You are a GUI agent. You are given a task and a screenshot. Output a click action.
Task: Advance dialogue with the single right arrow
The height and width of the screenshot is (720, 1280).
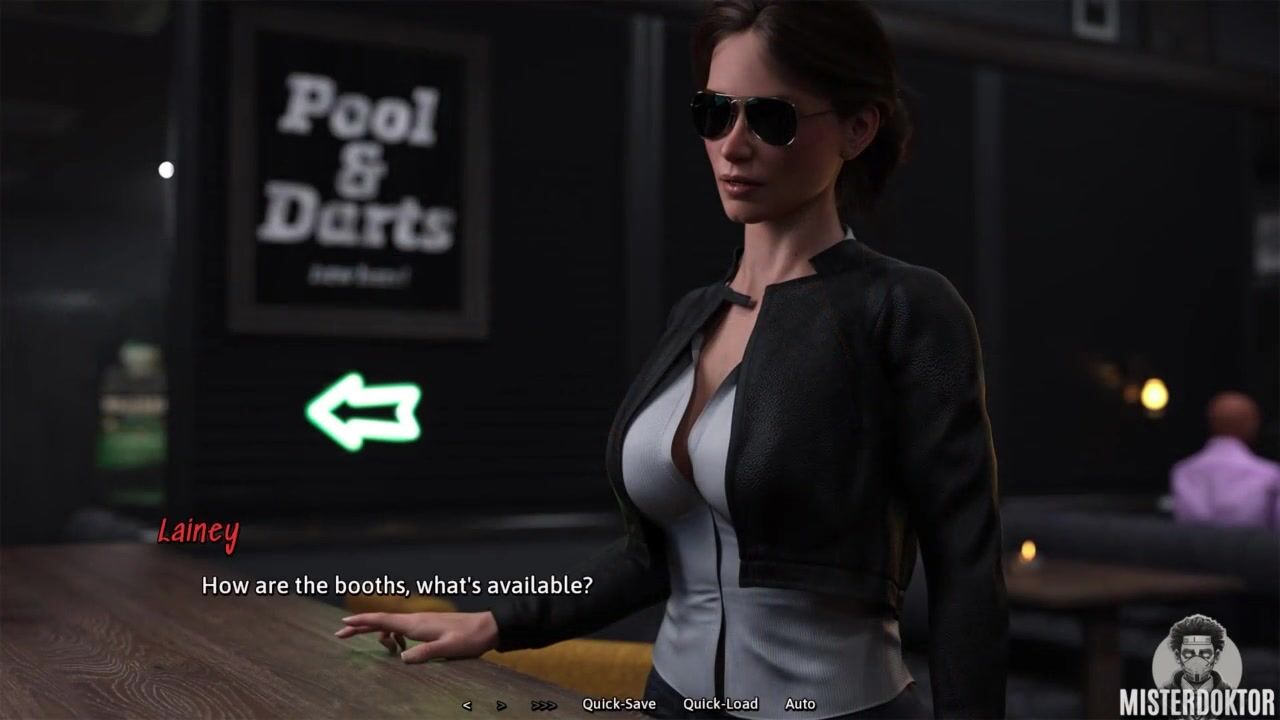(501, 705)
